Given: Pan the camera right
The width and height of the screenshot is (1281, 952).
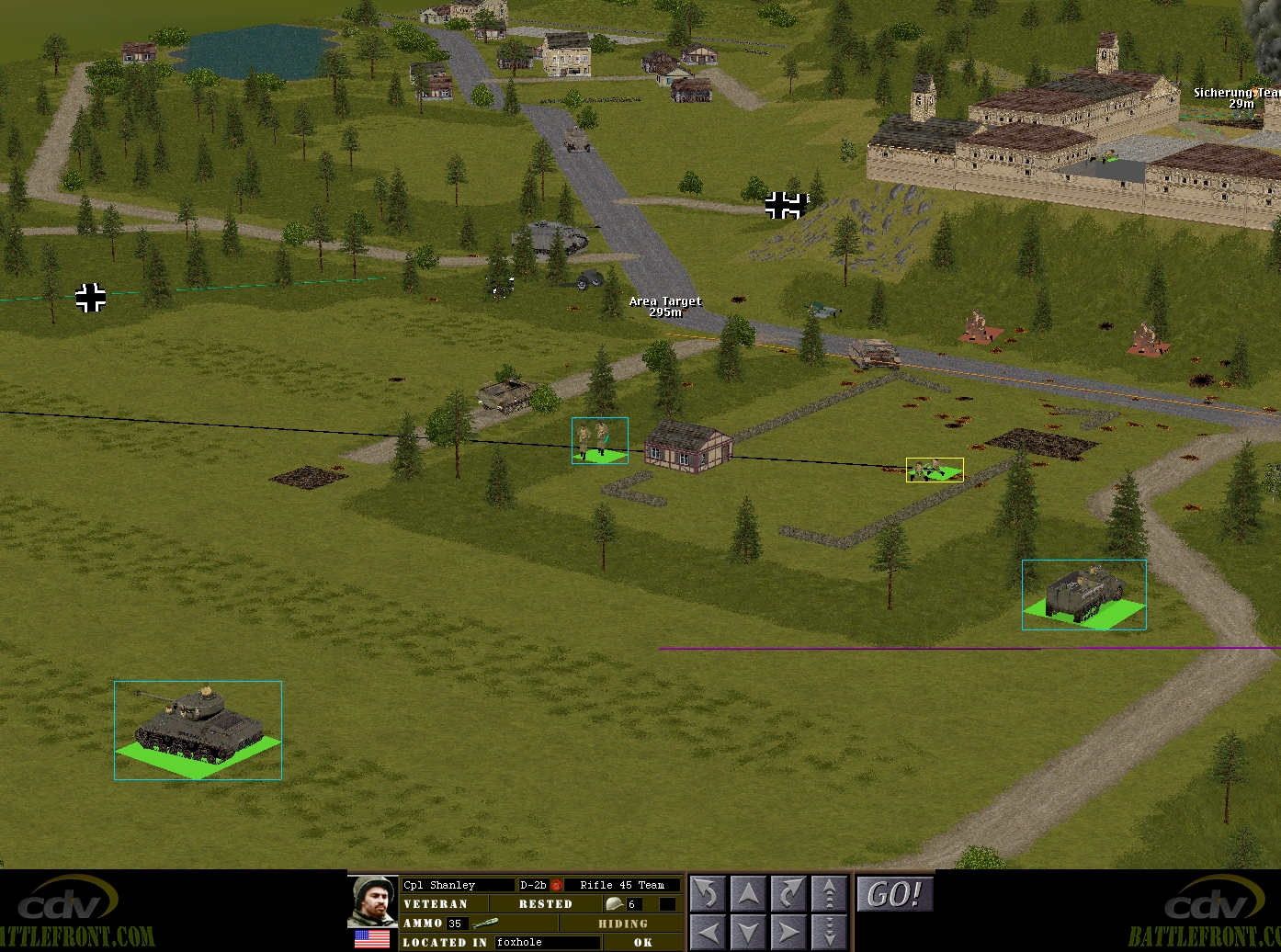Looking at the screenshot, I should [x=788, y=931].
